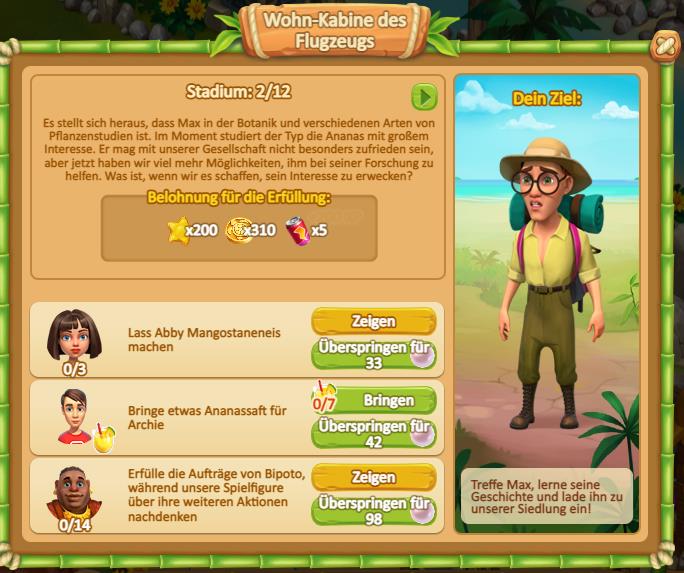Image resolution: width=684 pixels, height=573 pixels.
Task: Click the 200 star reward icon
Action: click(178, 231)
